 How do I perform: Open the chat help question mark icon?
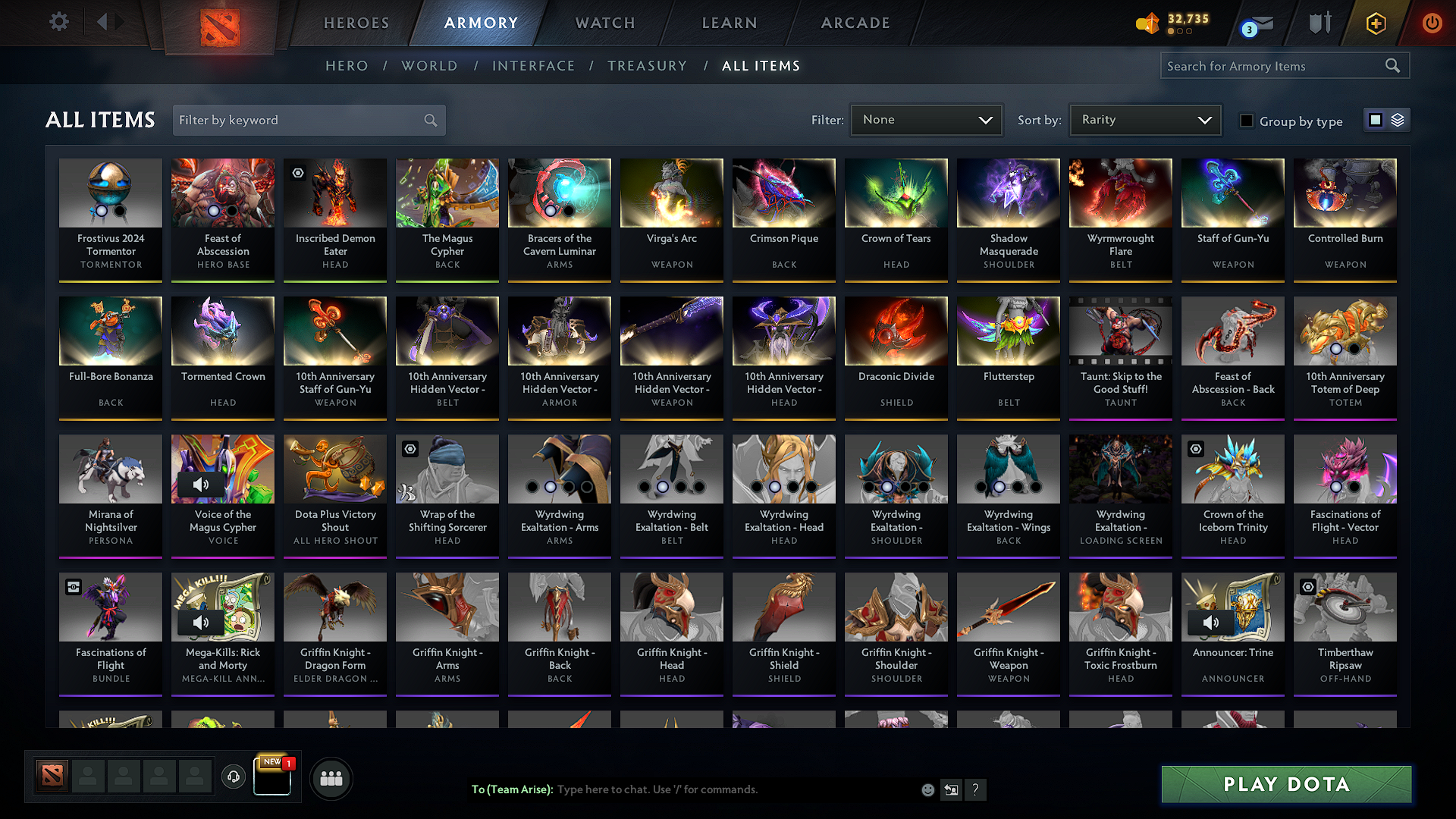[x=976, y=790]
